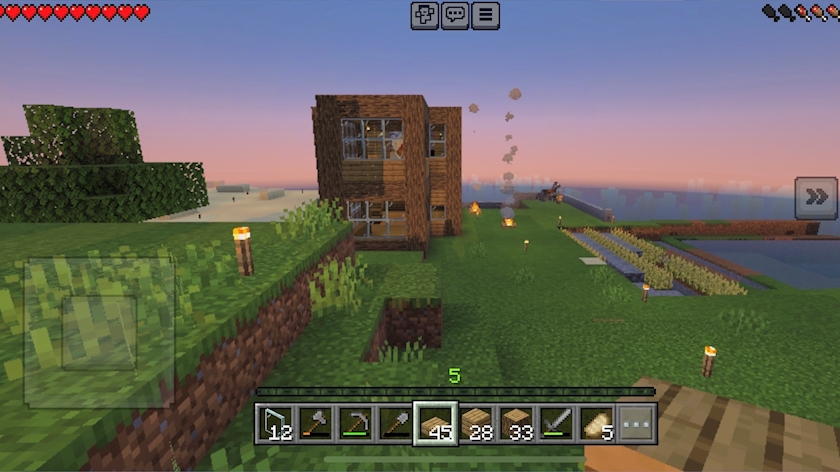Select the stone axe hotbar slot
The image size is (840, 472).
(315, 423)
